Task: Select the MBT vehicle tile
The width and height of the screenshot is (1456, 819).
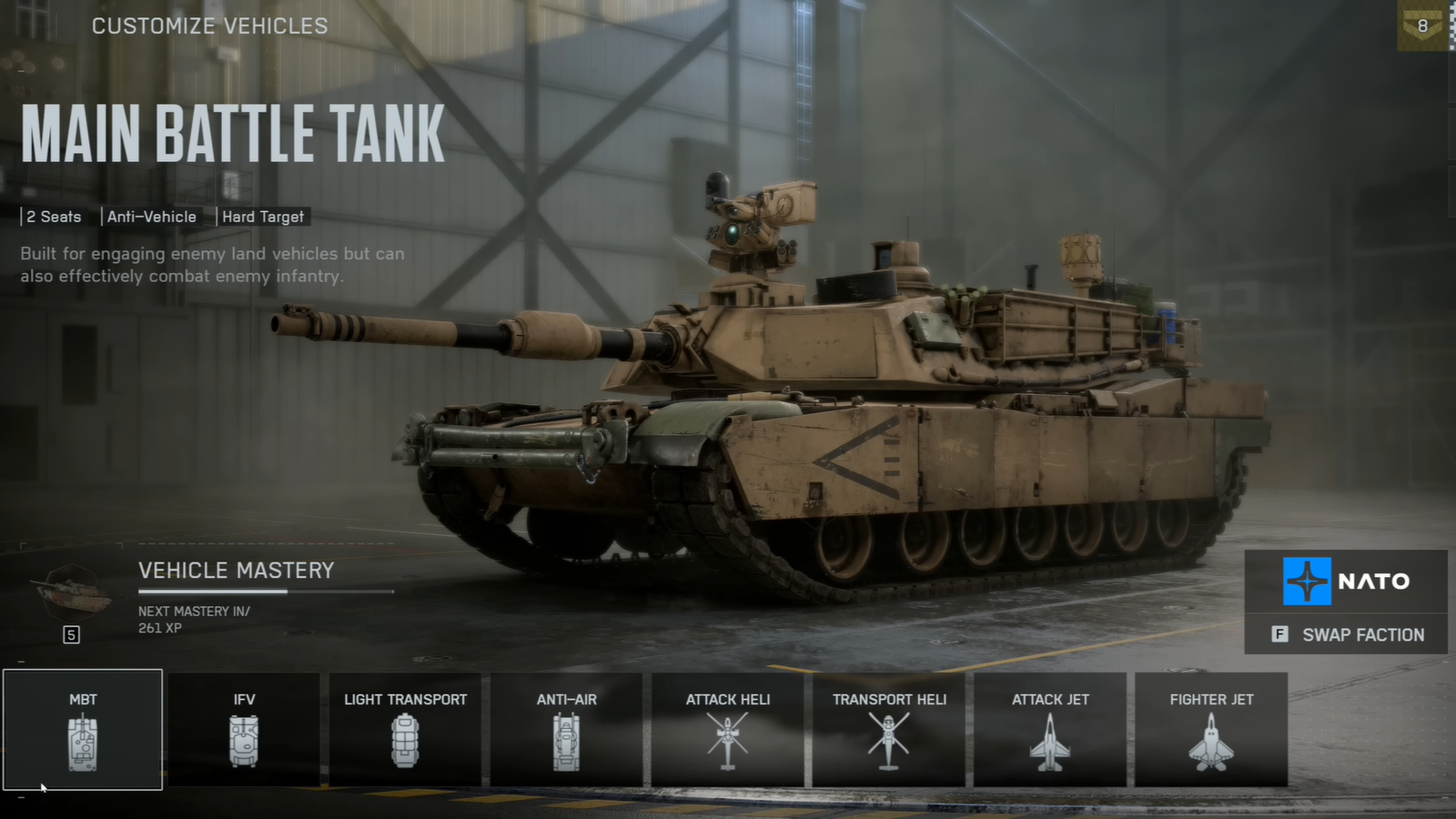Action: tap(83, 730)
